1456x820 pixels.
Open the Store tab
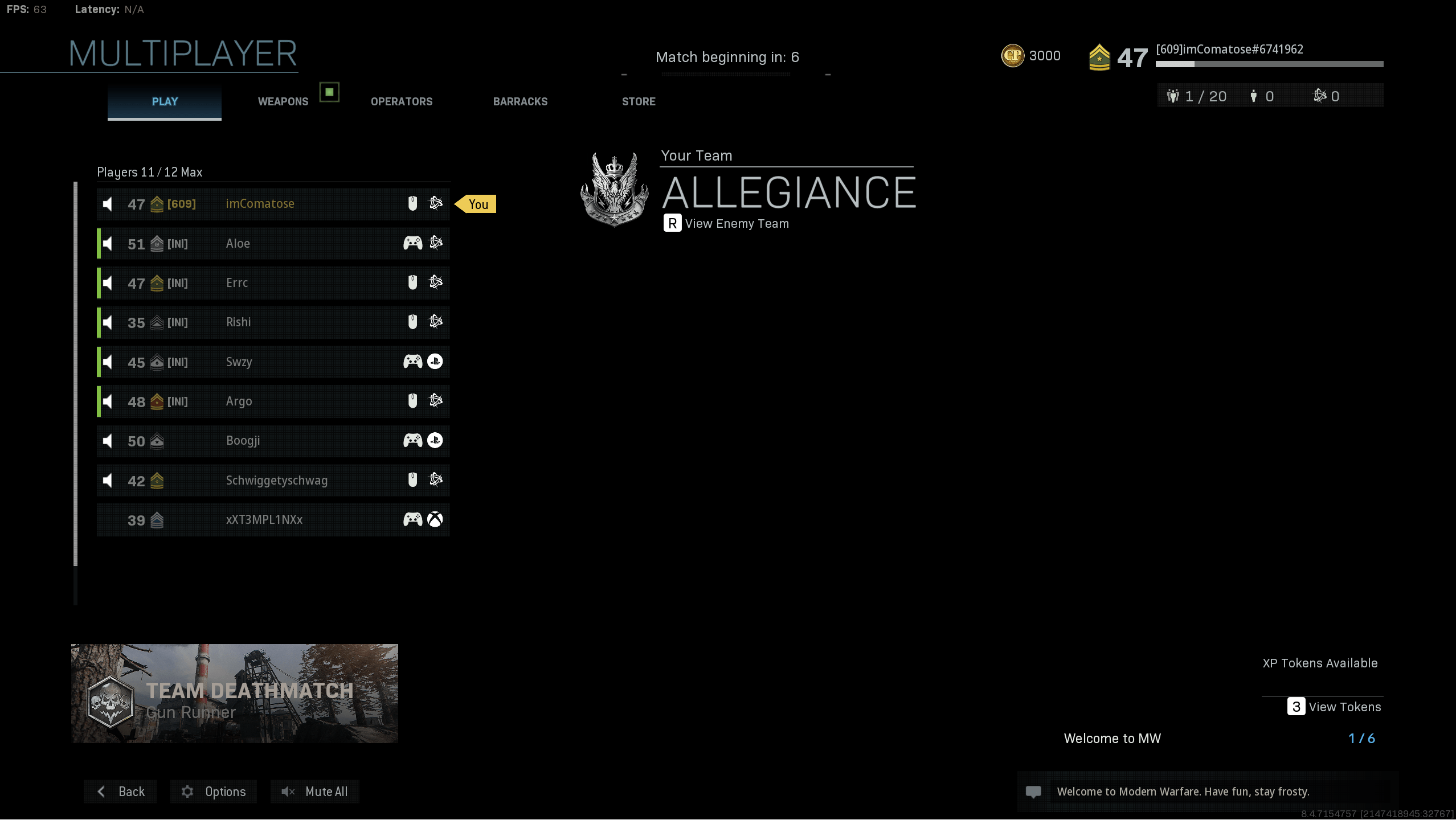tap(639, 101)
